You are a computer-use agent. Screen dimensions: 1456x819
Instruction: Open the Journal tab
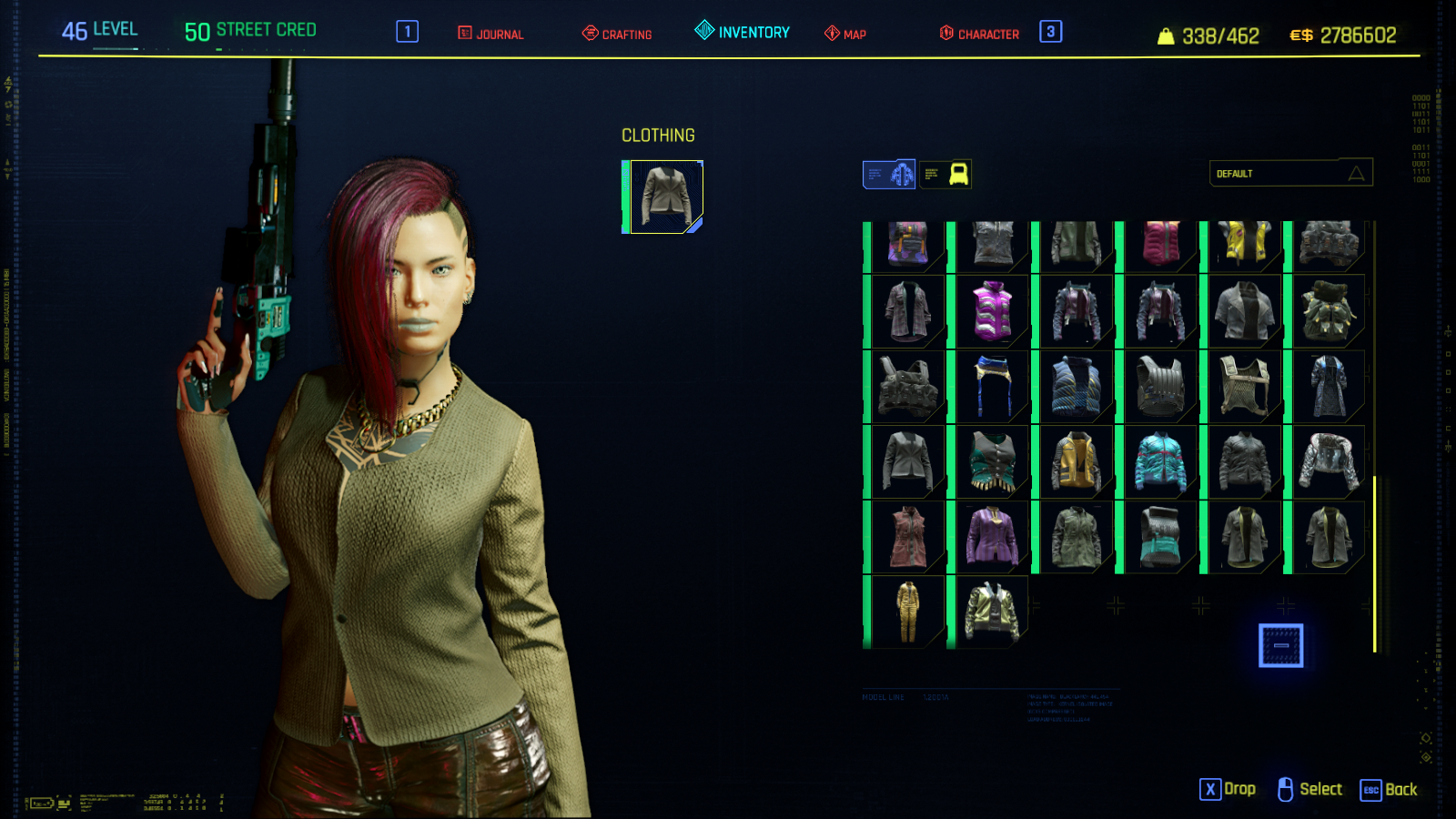[490, 34]
